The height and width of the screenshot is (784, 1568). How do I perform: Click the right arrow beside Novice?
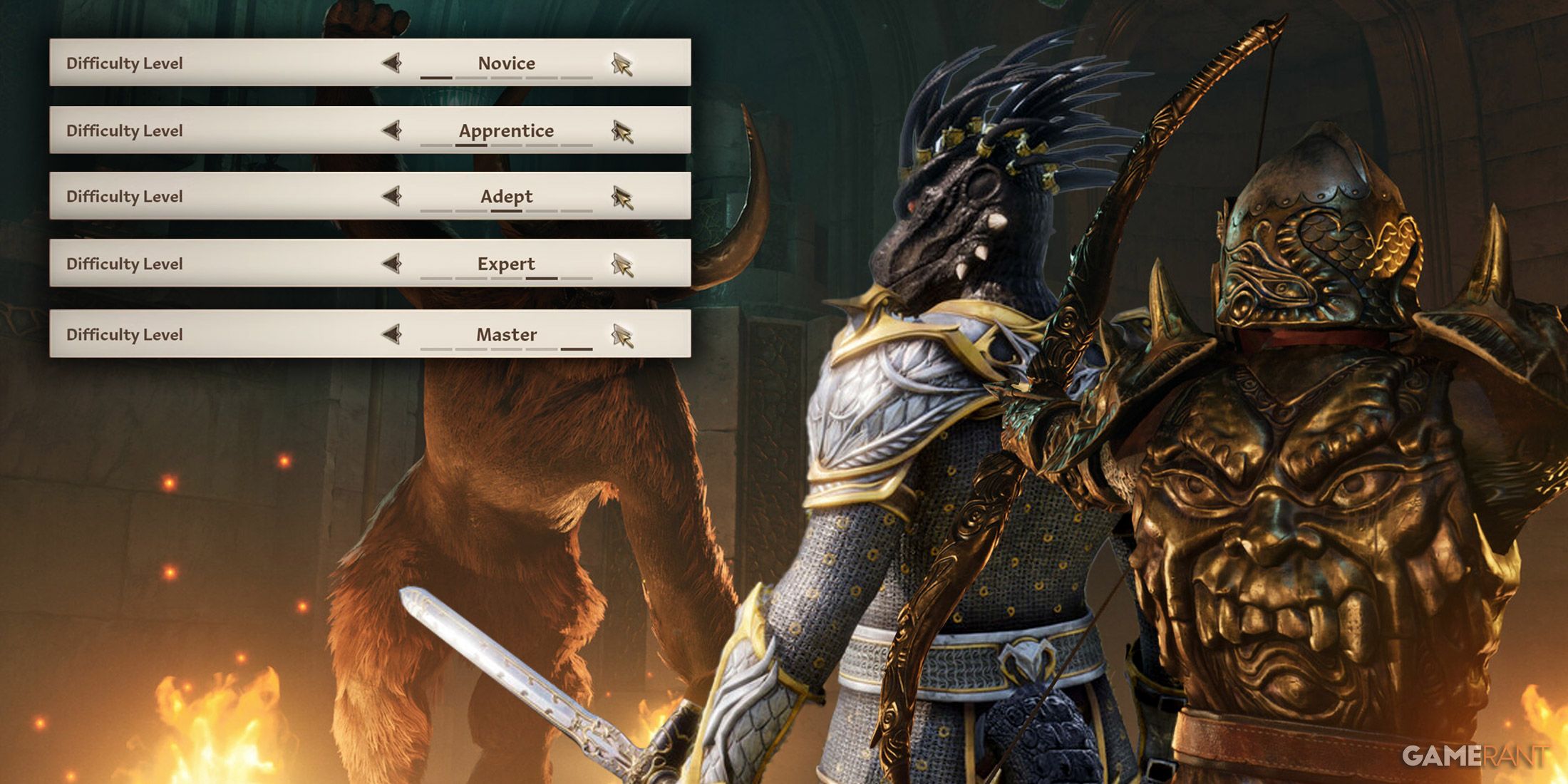coord(621,64)
